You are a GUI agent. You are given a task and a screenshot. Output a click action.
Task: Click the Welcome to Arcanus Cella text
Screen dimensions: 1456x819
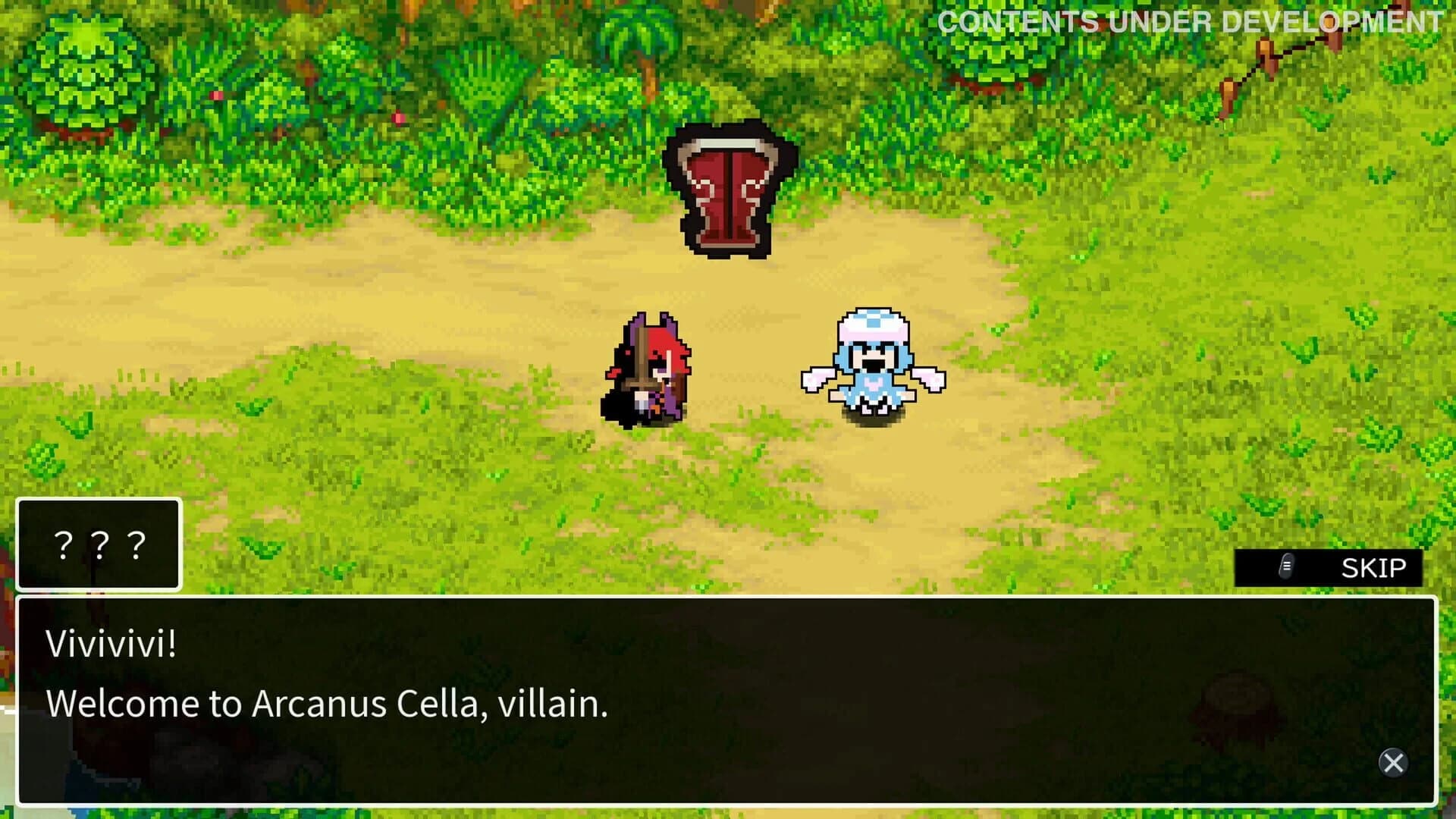tap(326, 704)
